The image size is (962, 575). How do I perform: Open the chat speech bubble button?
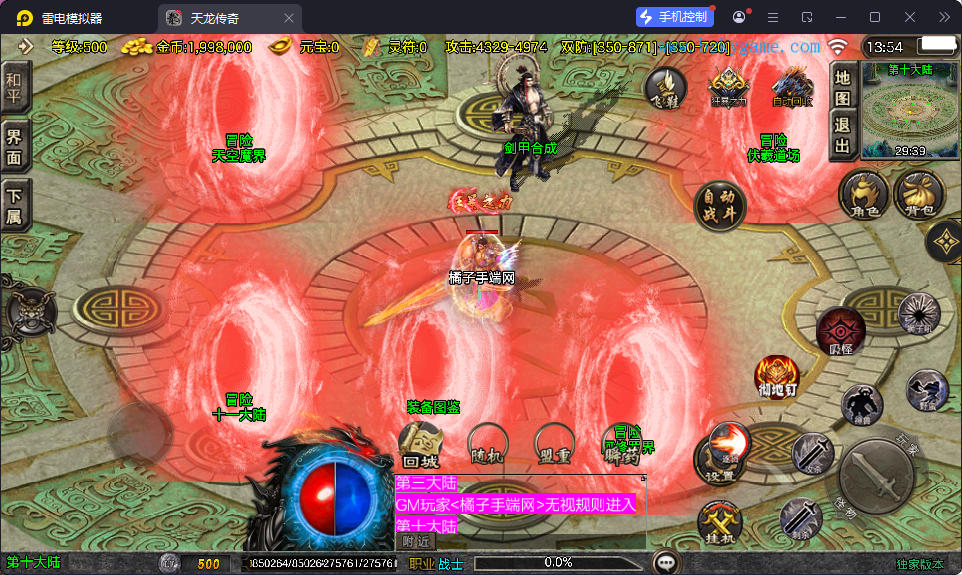click(x=665, y=562)
